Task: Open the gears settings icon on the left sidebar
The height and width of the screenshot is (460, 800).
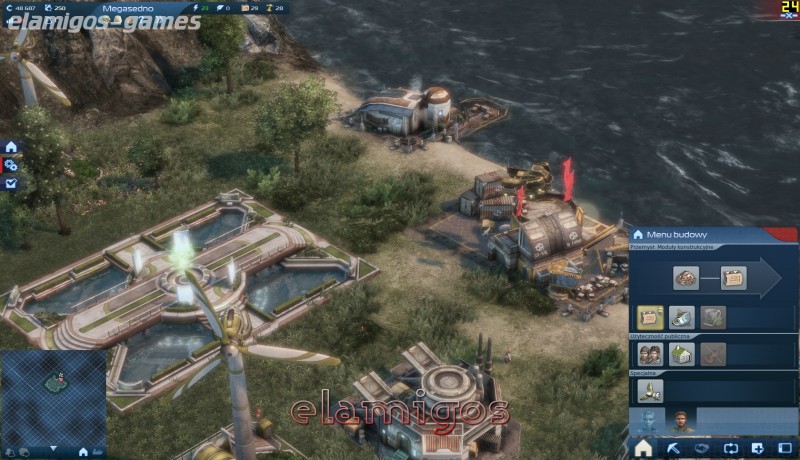Action: (x=11, y=165)
